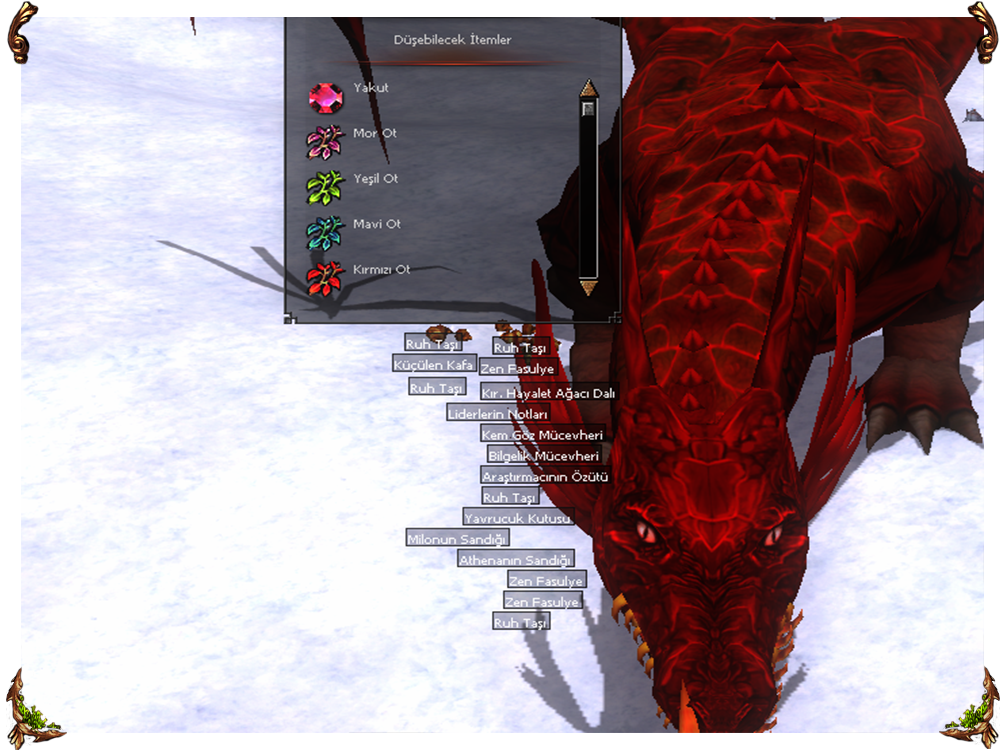Click the Kırmızı Ot red herb
Viewport: 1000px width, 750px height.
click(x=326, y=278)
